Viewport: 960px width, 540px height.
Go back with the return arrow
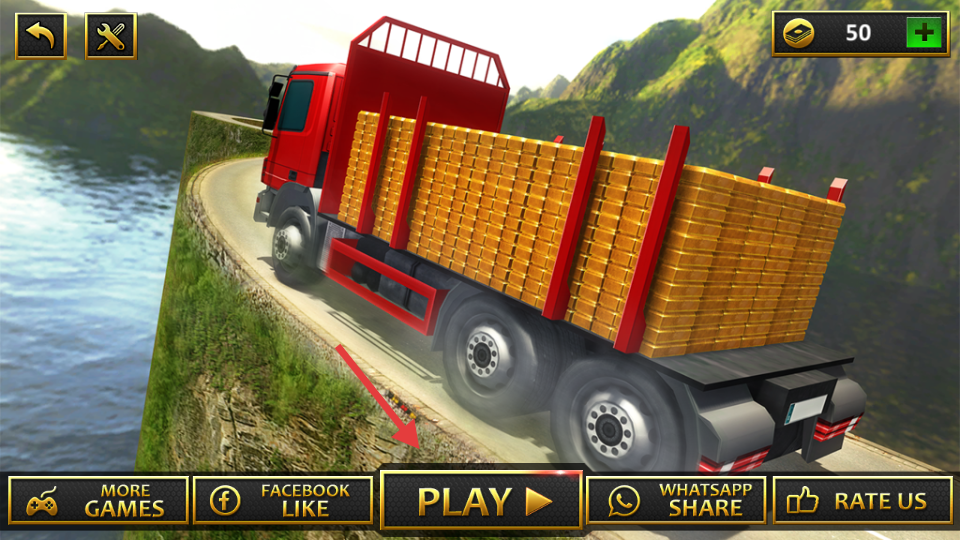click(41, 36)
